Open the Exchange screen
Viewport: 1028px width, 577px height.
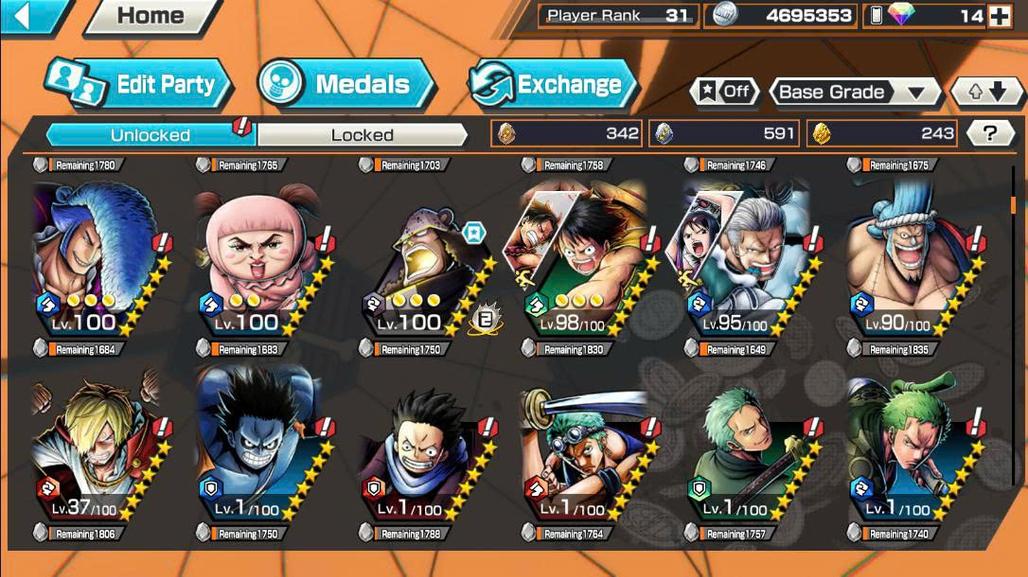tap(553, 84)
